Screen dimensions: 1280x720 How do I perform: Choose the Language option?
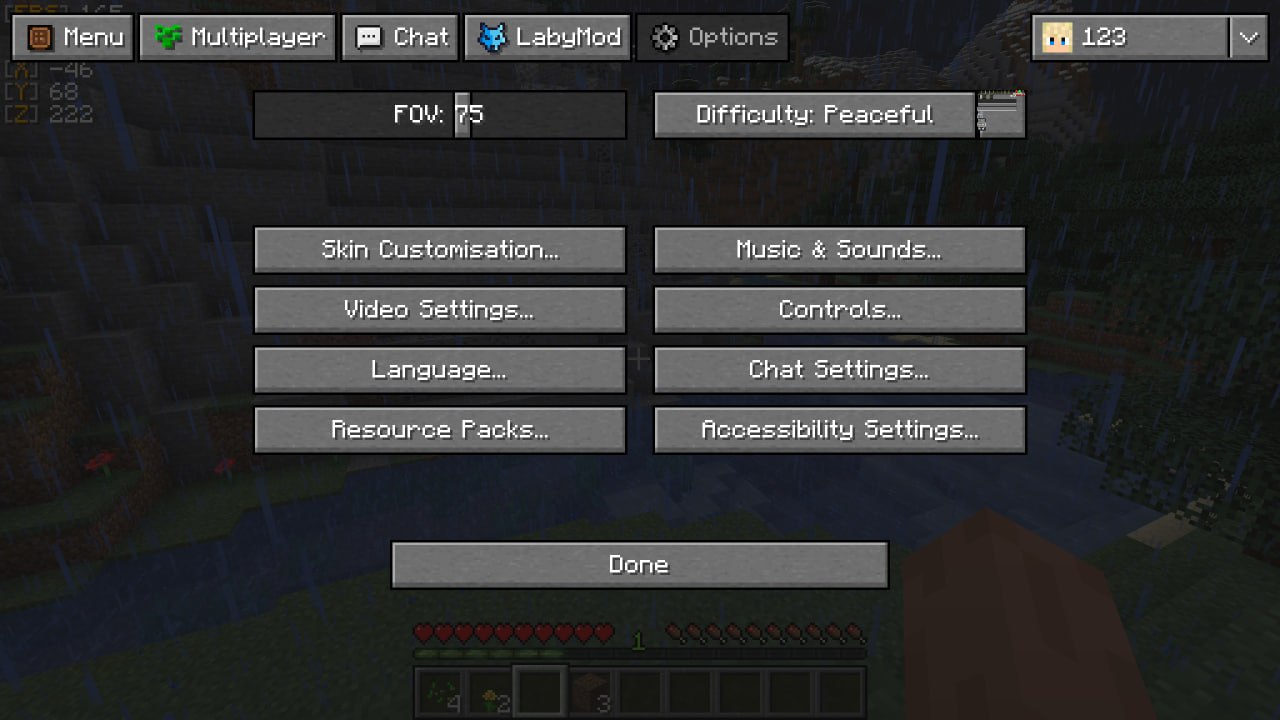[x=440, y=370]
